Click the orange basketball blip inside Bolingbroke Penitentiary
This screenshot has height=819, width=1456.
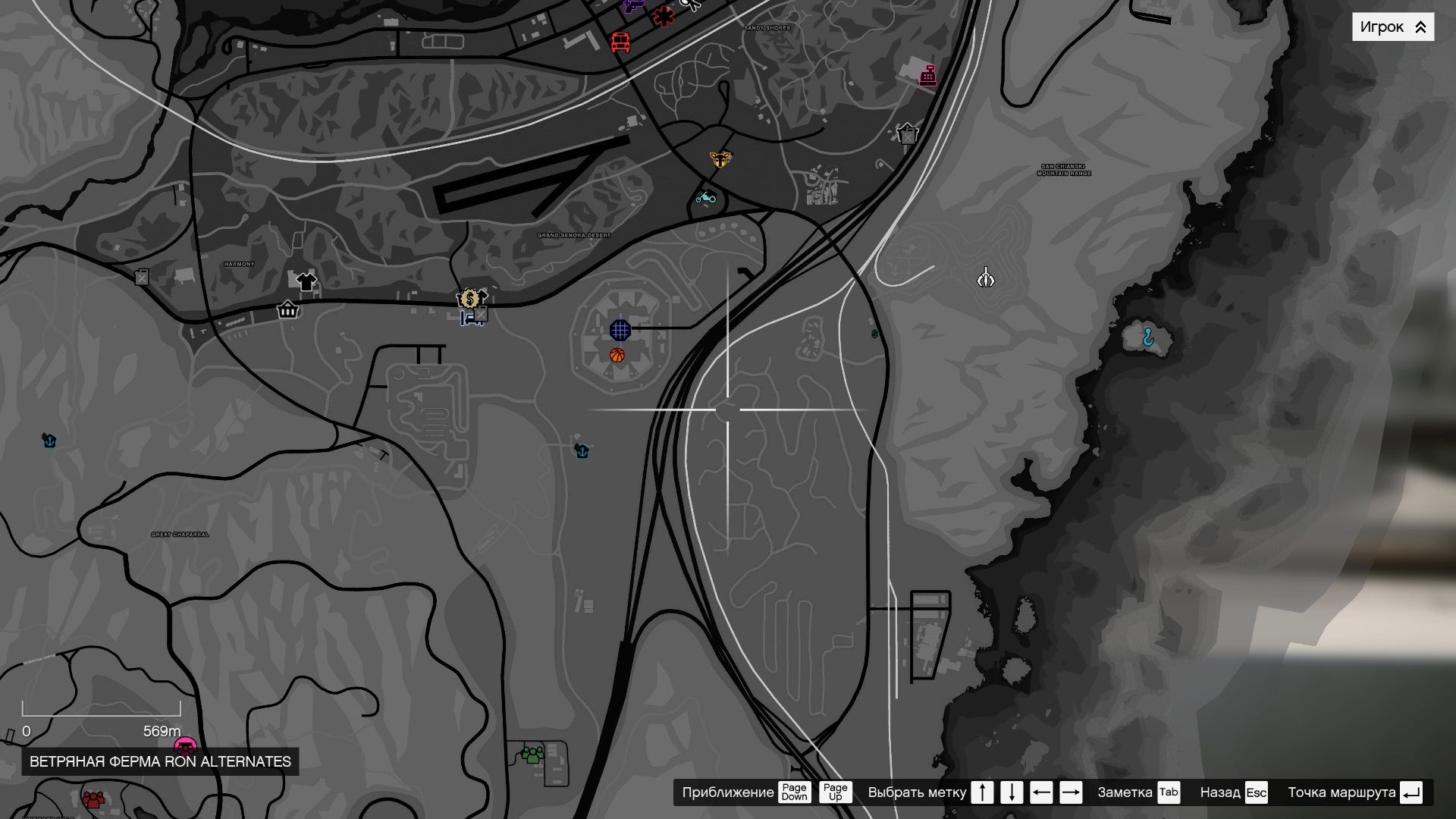[x=617, y=355]
